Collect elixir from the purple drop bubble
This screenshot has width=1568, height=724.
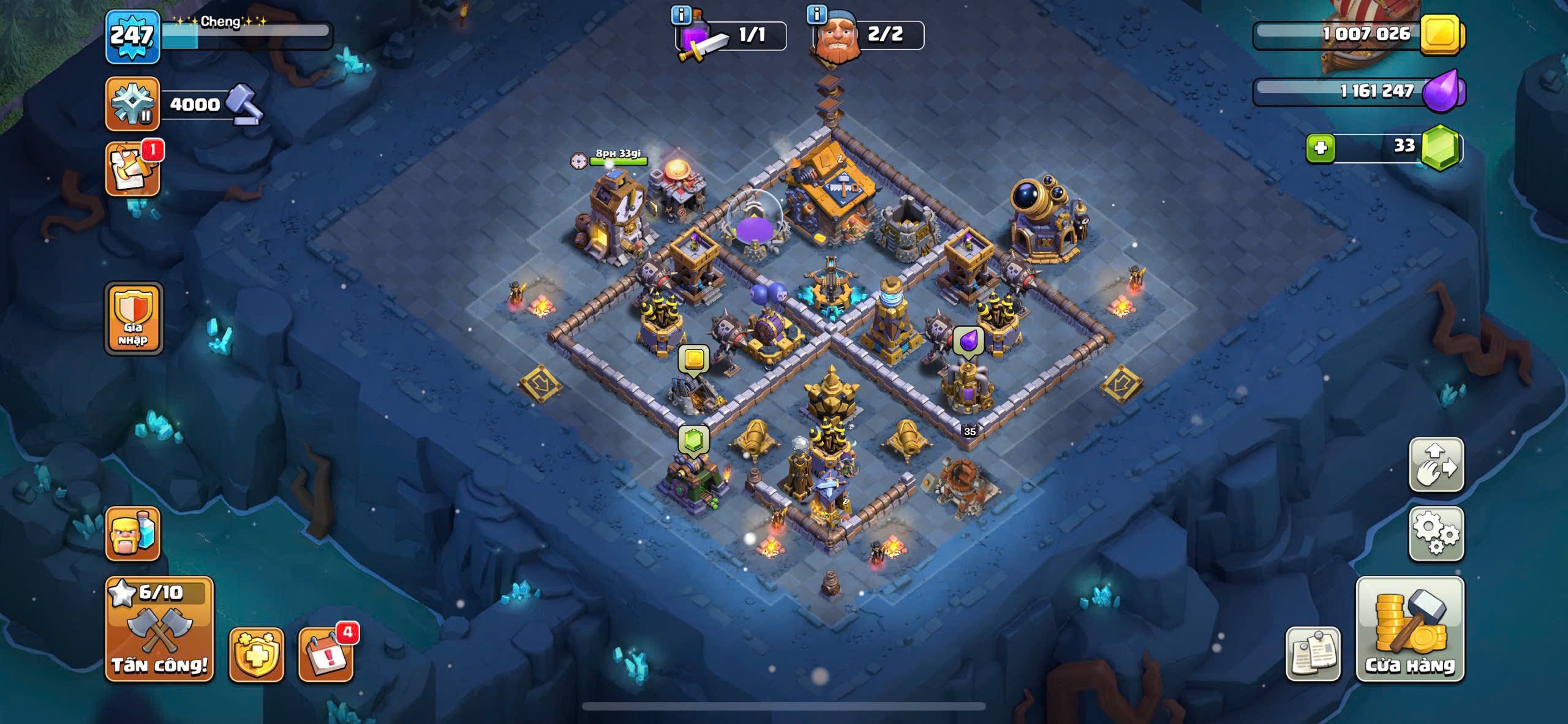[968, 341]
